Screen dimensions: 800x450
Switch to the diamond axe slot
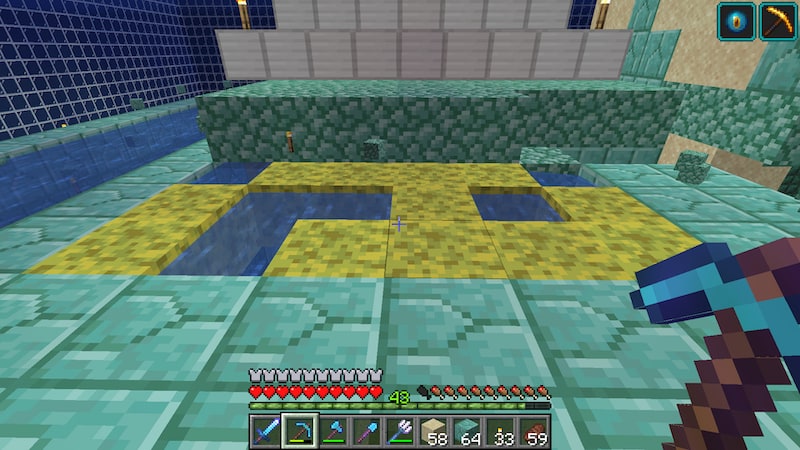click(x=332, y=431)
